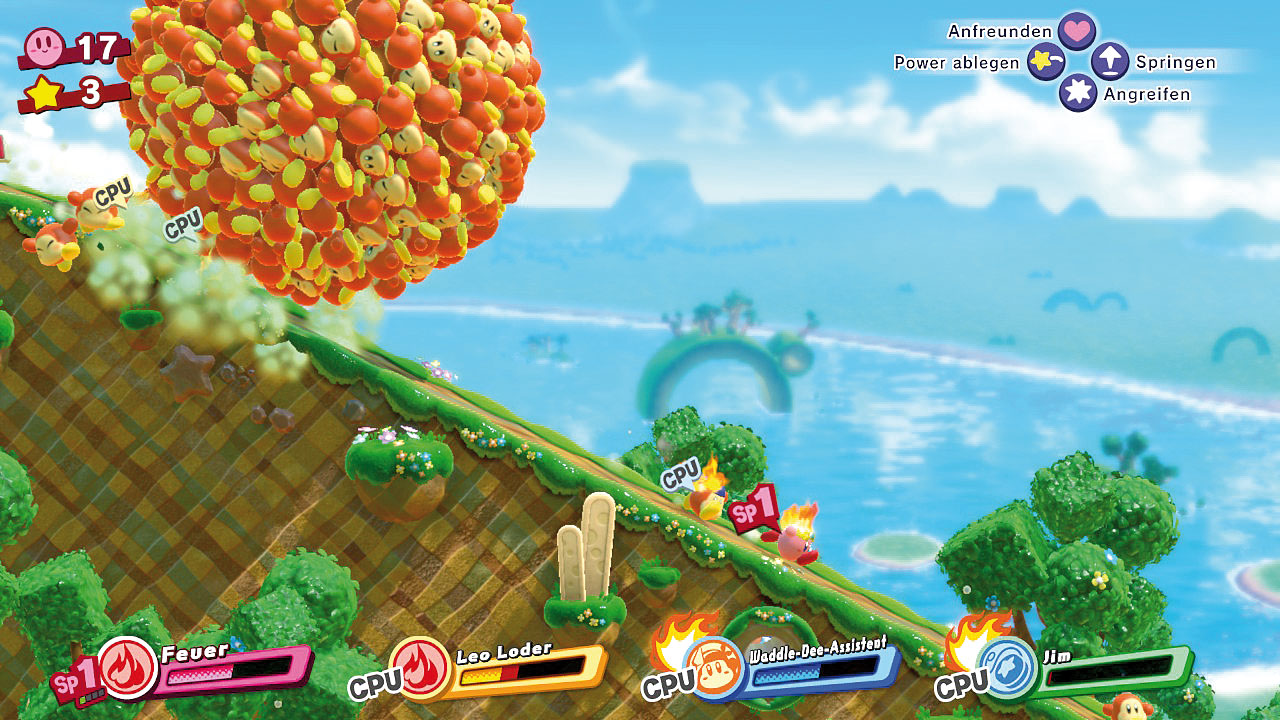Select the Feuer ability icon for player one
The height and width of the screenshot is (720, 1280).
tap(128, 668)
